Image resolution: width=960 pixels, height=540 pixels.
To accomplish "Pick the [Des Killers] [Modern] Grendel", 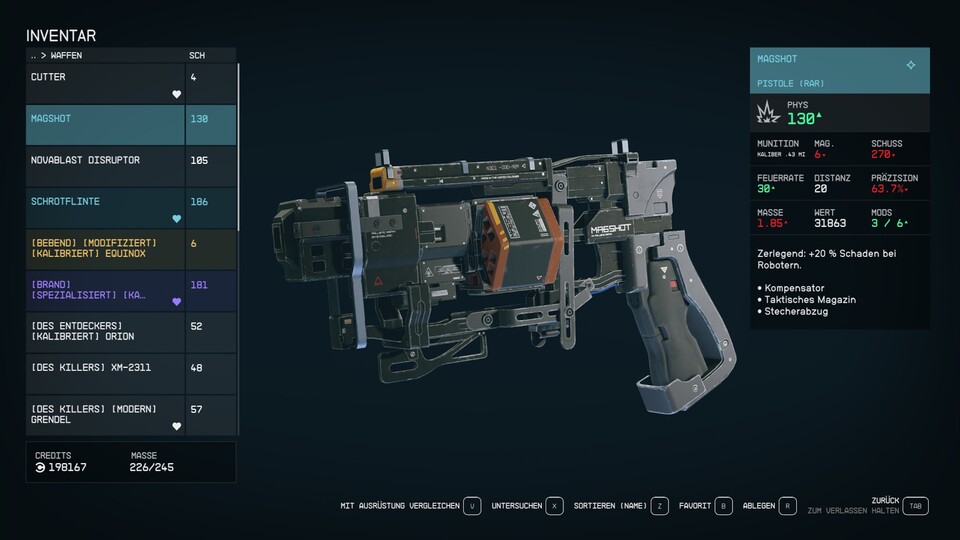I will coord(105,415).
